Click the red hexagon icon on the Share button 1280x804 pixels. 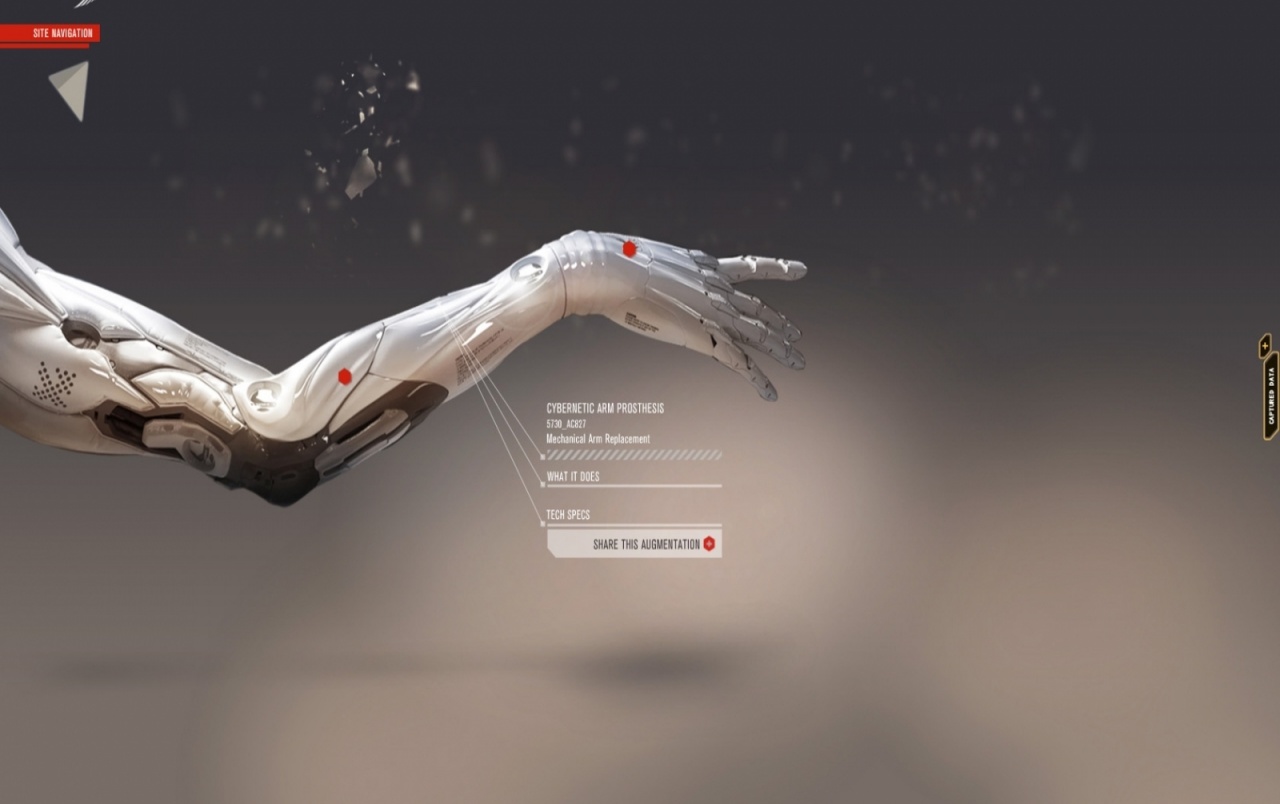point(709,545)
